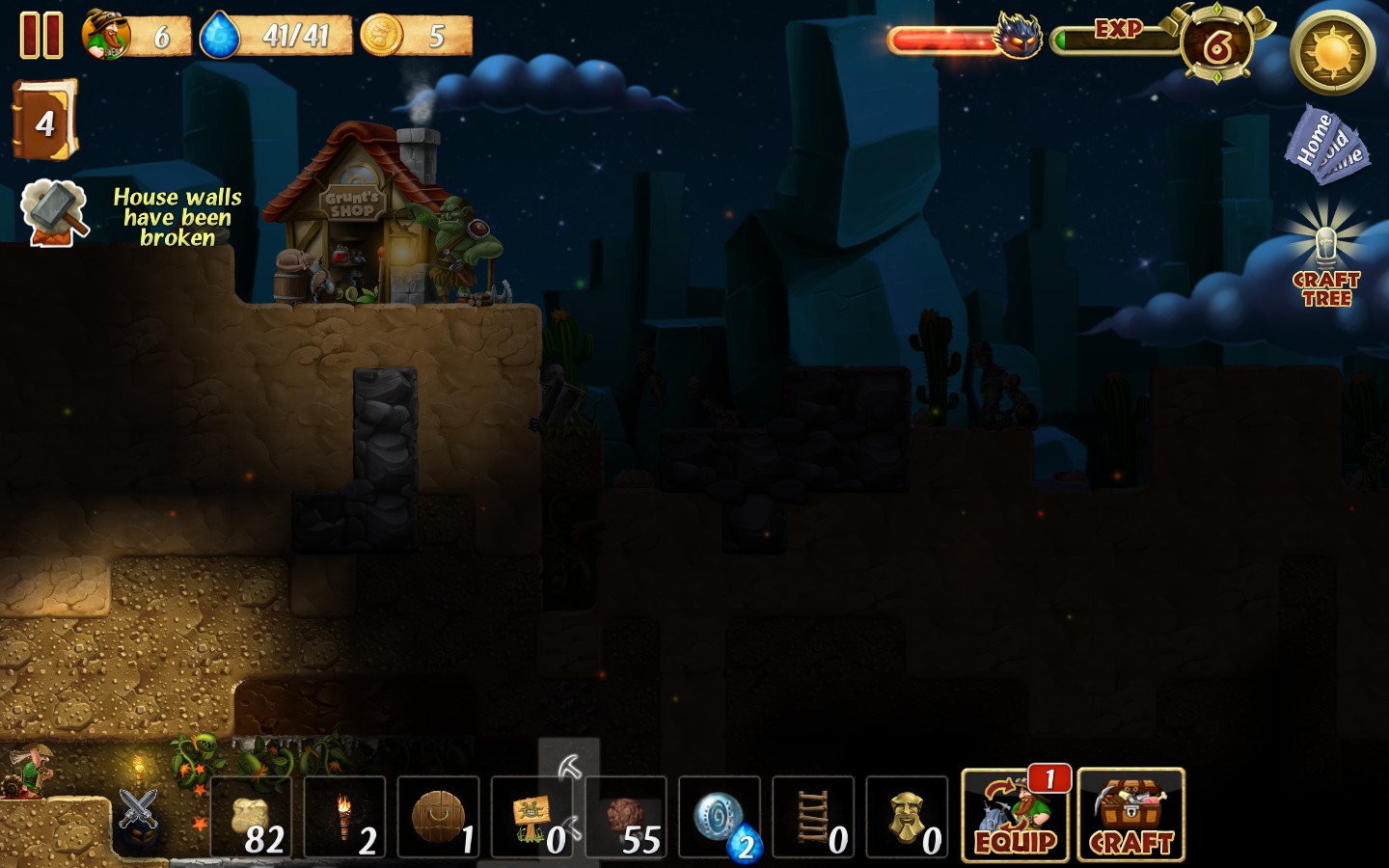The height and width of the screenshot is (868, 1389).
Task: Tap the dwarf portrait counter
Action: tap(135, 37)
